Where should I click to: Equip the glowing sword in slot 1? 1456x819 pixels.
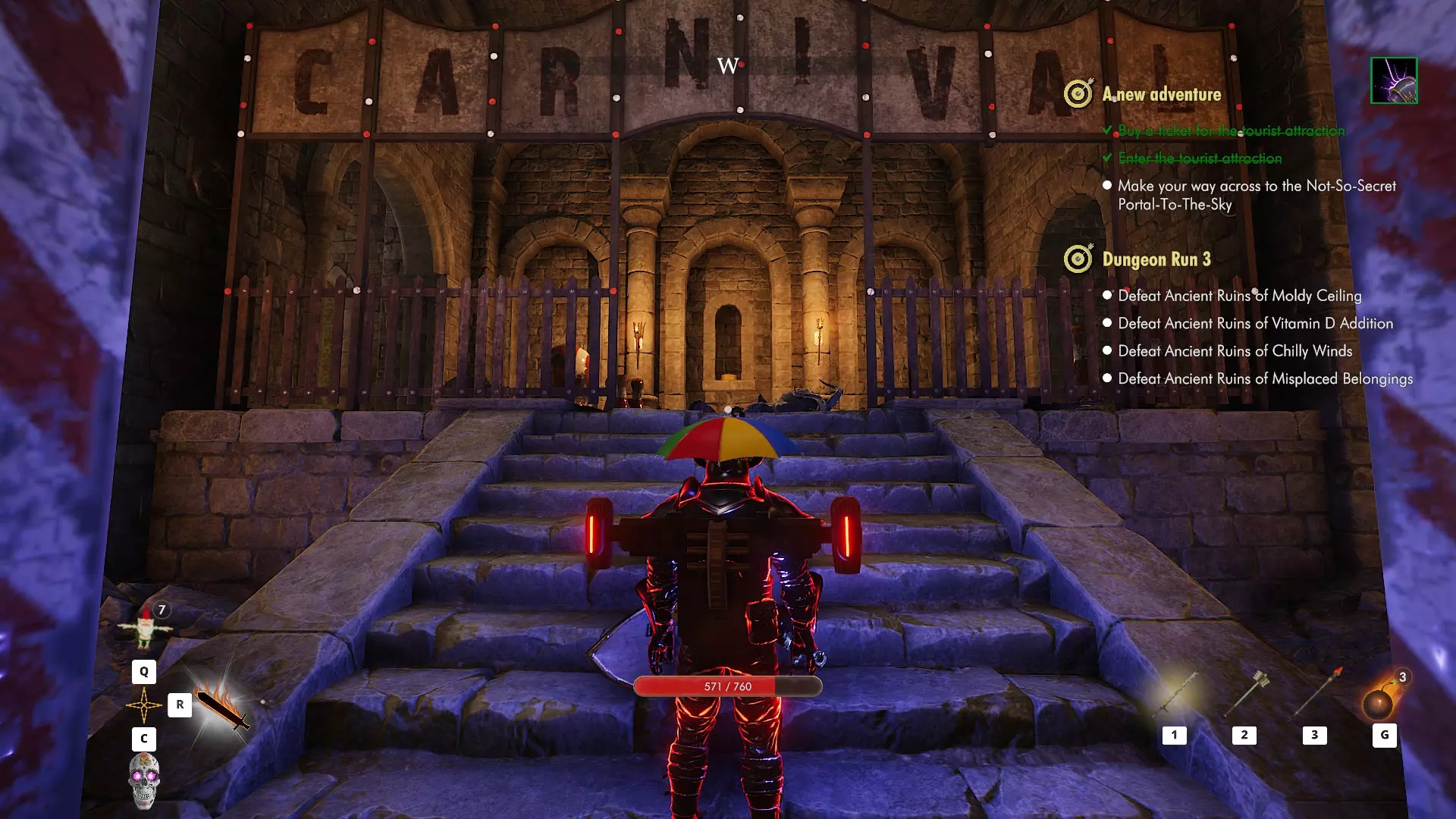(x=1175, y=694)
